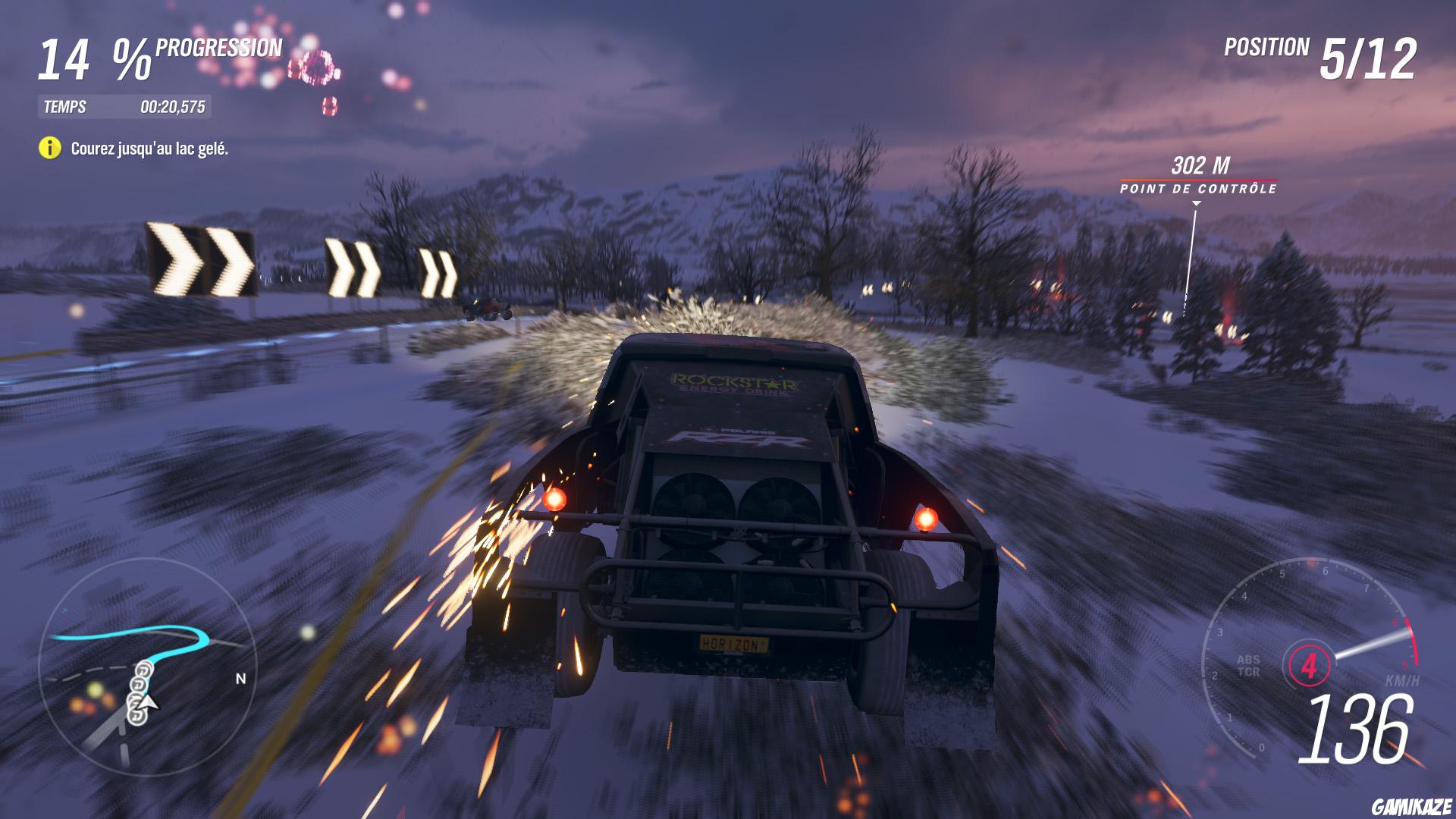
Task: Expand the TEMPS timer panel
Action: point(125,106)
